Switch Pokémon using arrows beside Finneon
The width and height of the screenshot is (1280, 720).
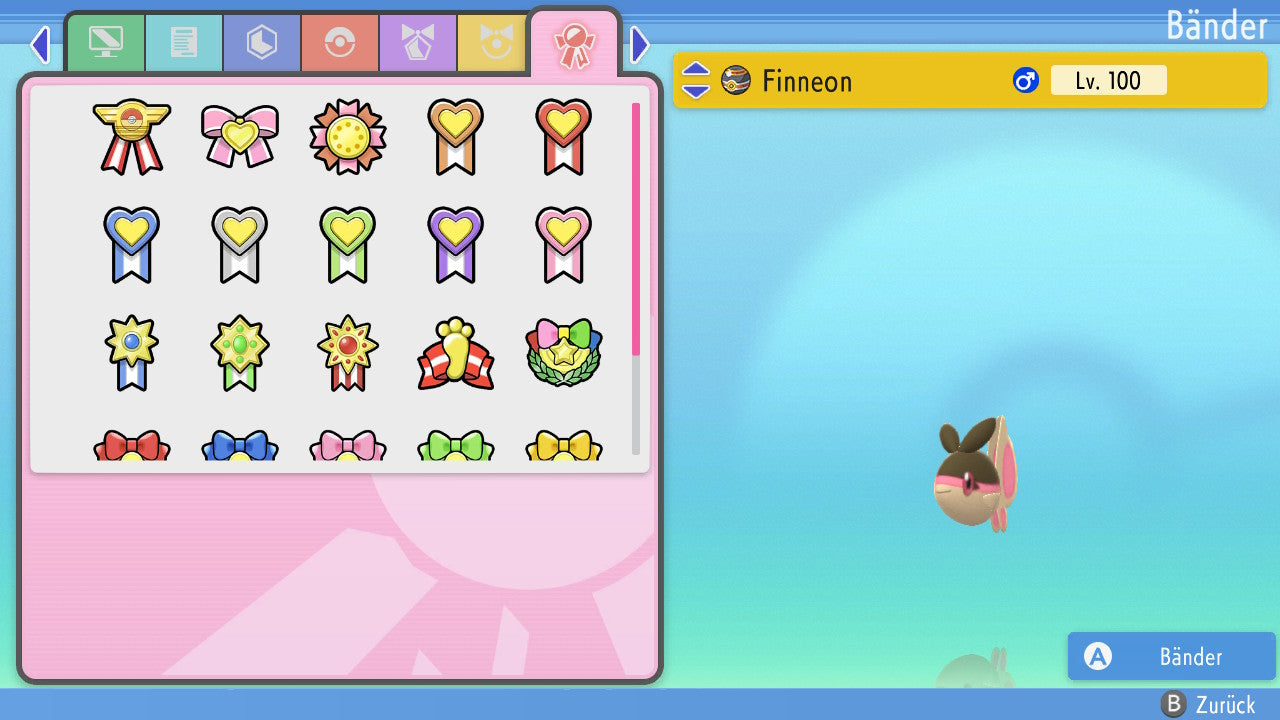(x=696, y=80)
